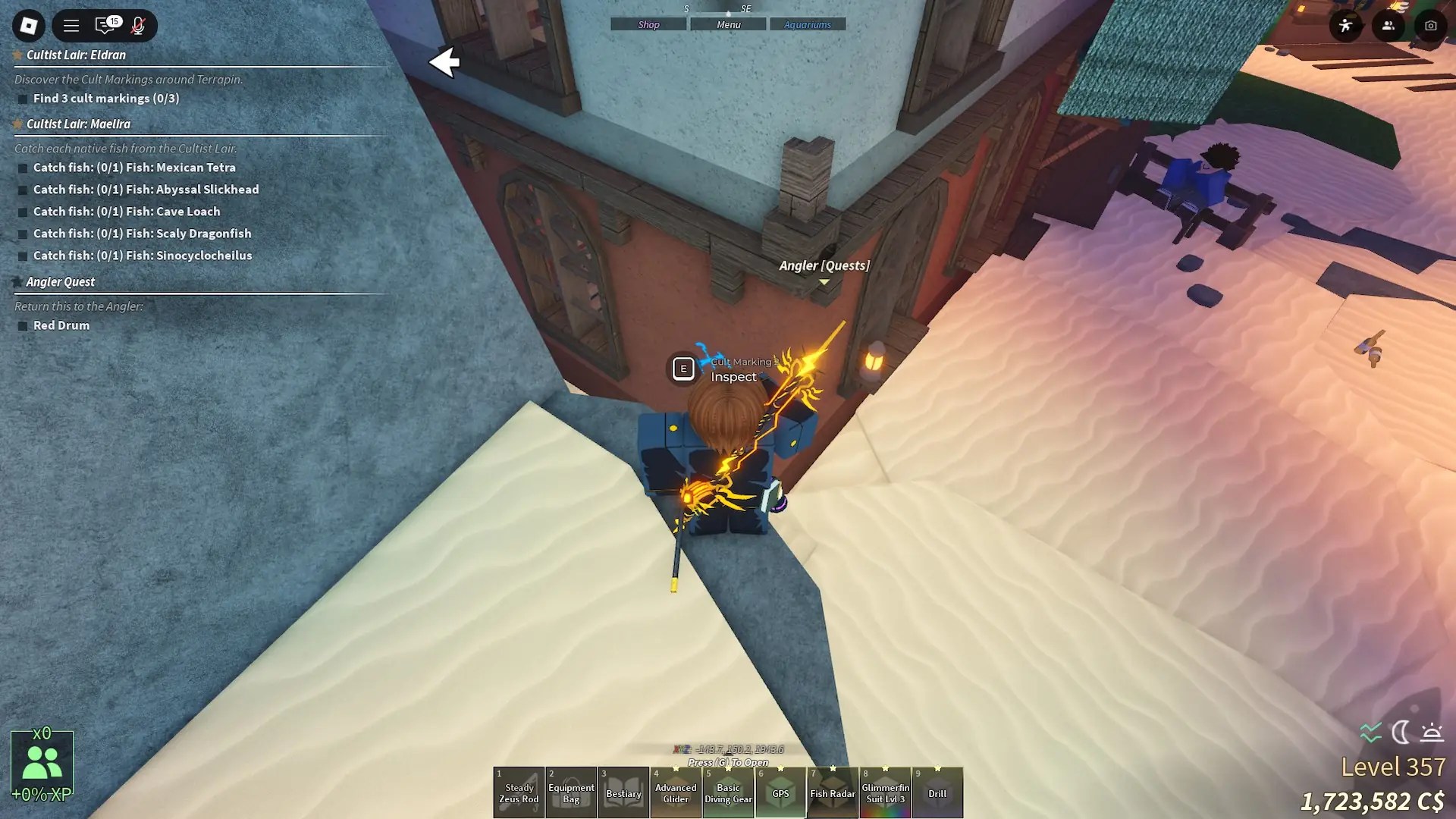Activate the Fish Radar
Viewport: 1456px width, 819px height.
[x=833, y=792]
